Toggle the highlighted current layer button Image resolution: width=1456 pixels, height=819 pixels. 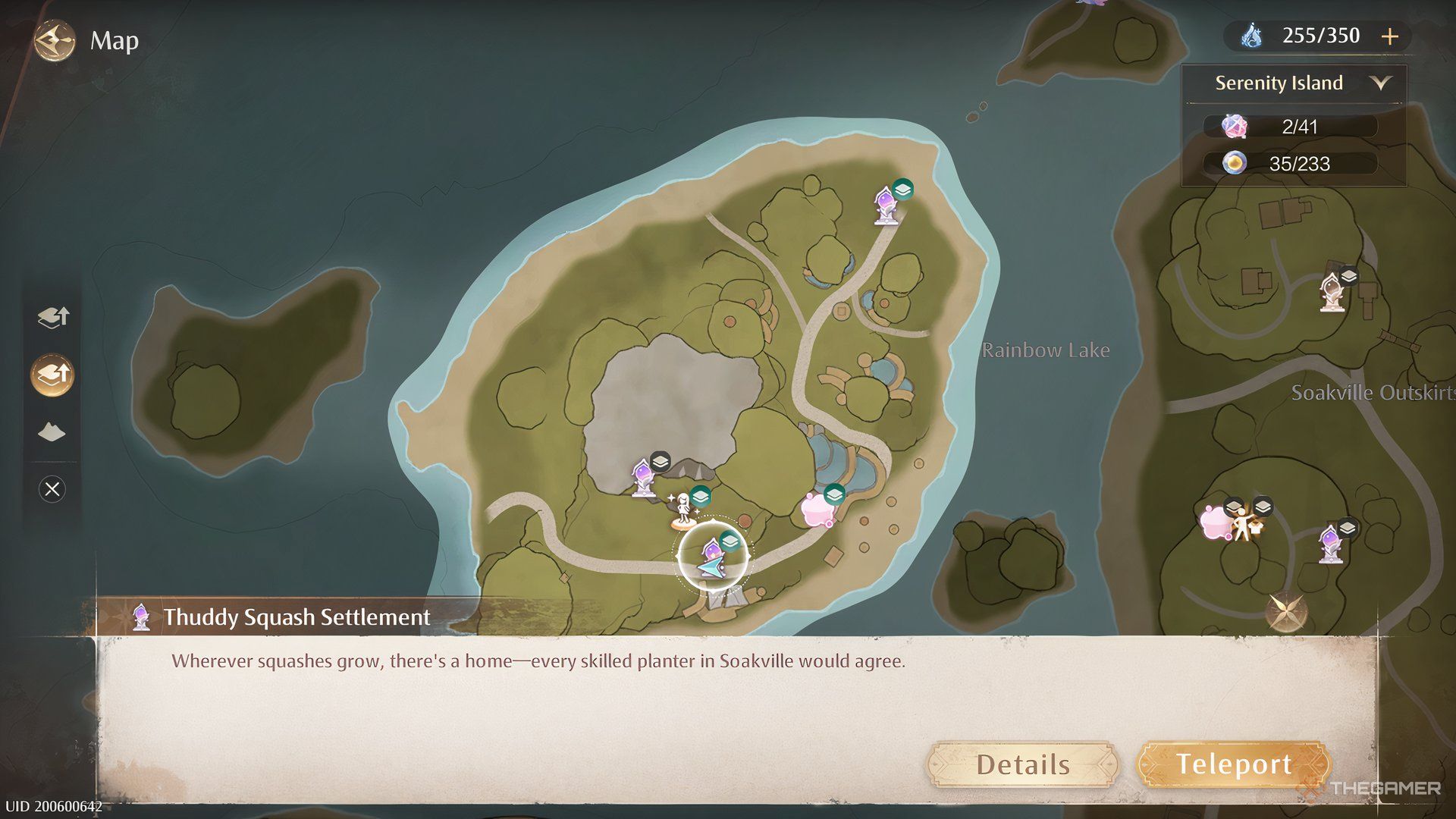tap(51, 373)
